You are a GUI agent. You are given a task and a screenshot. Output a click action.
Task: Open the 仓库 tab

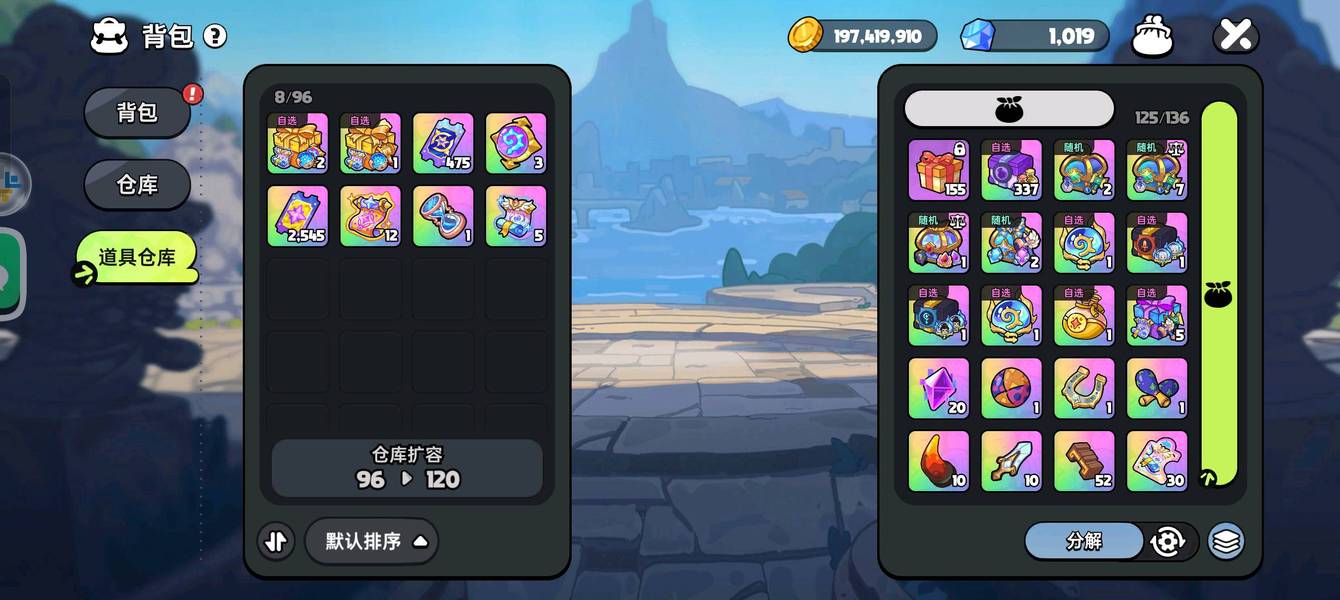tap(137, 185)
